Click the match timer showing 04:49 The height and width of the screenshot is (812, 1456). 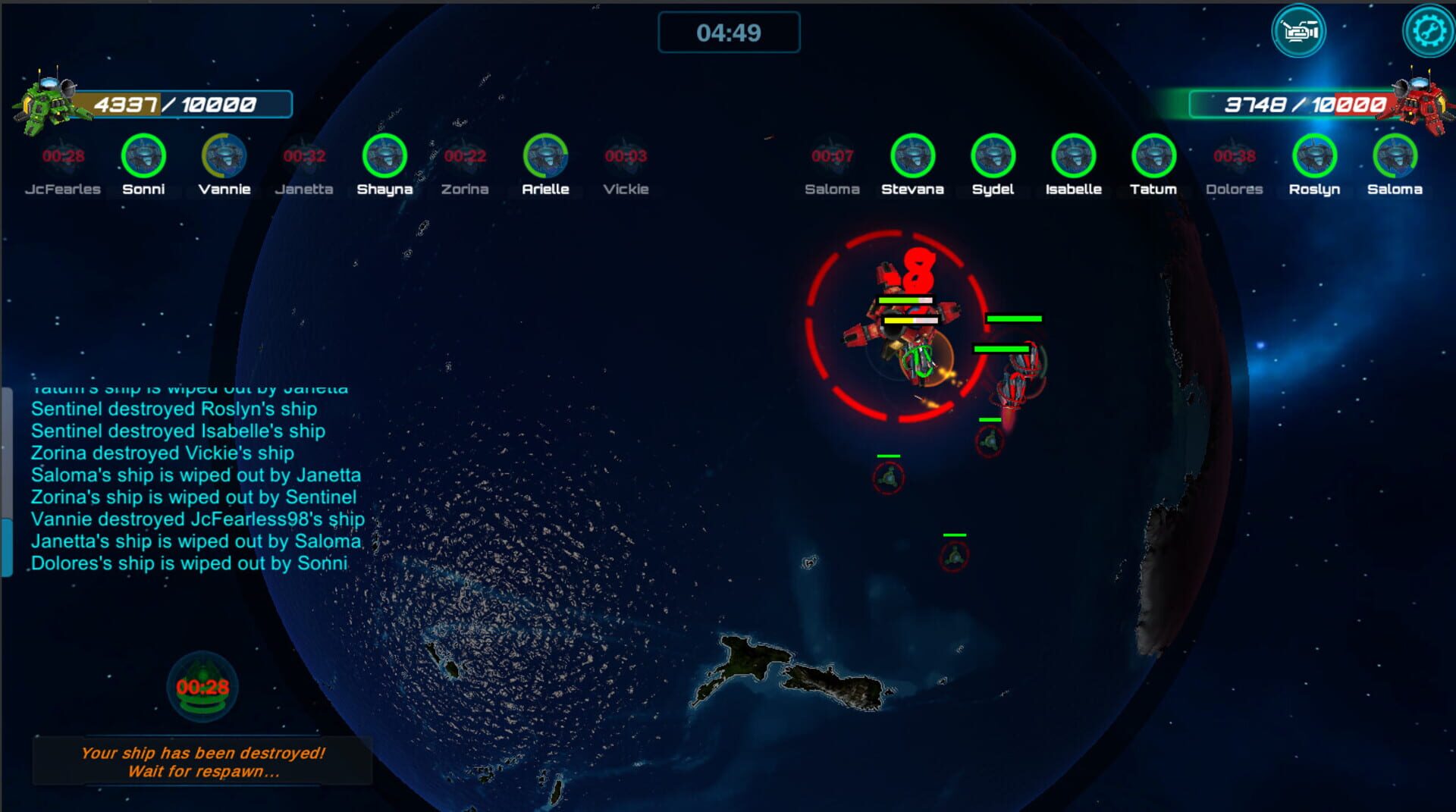[x=730, y=33]
